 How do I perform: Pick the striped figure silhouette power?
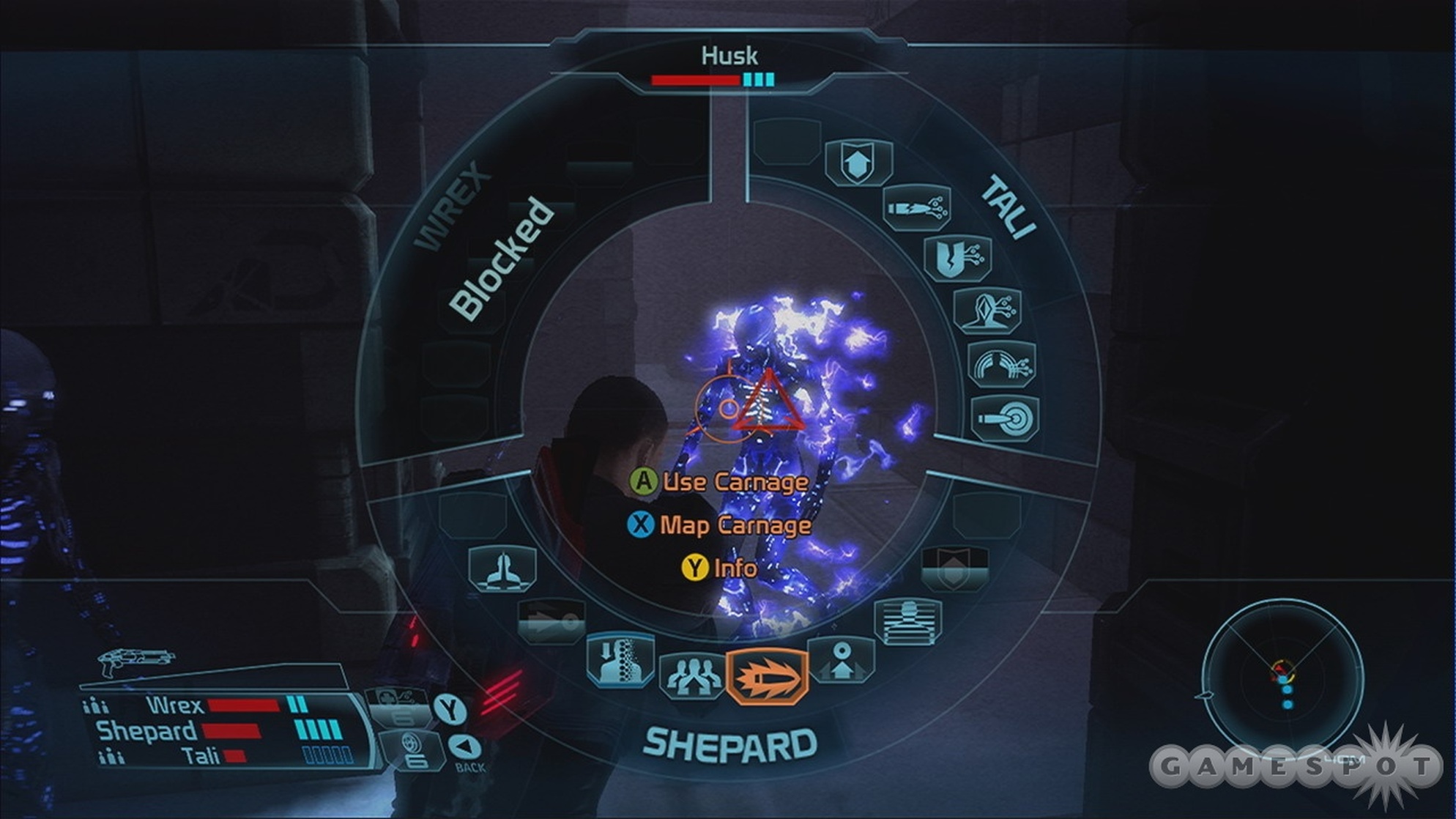(x=908, y=622)
